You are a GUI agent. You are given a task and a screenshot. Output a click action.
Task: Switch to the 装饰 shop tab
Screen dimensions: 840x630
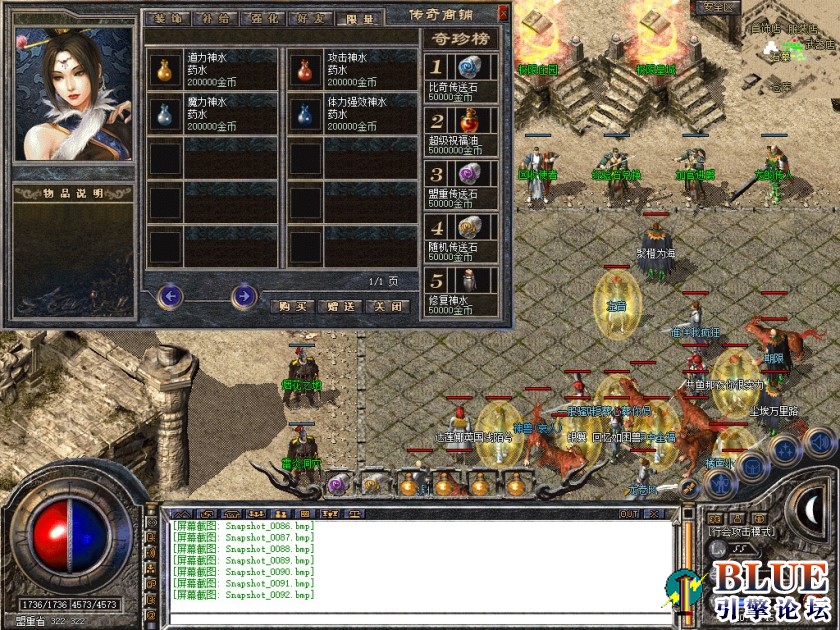169,18
